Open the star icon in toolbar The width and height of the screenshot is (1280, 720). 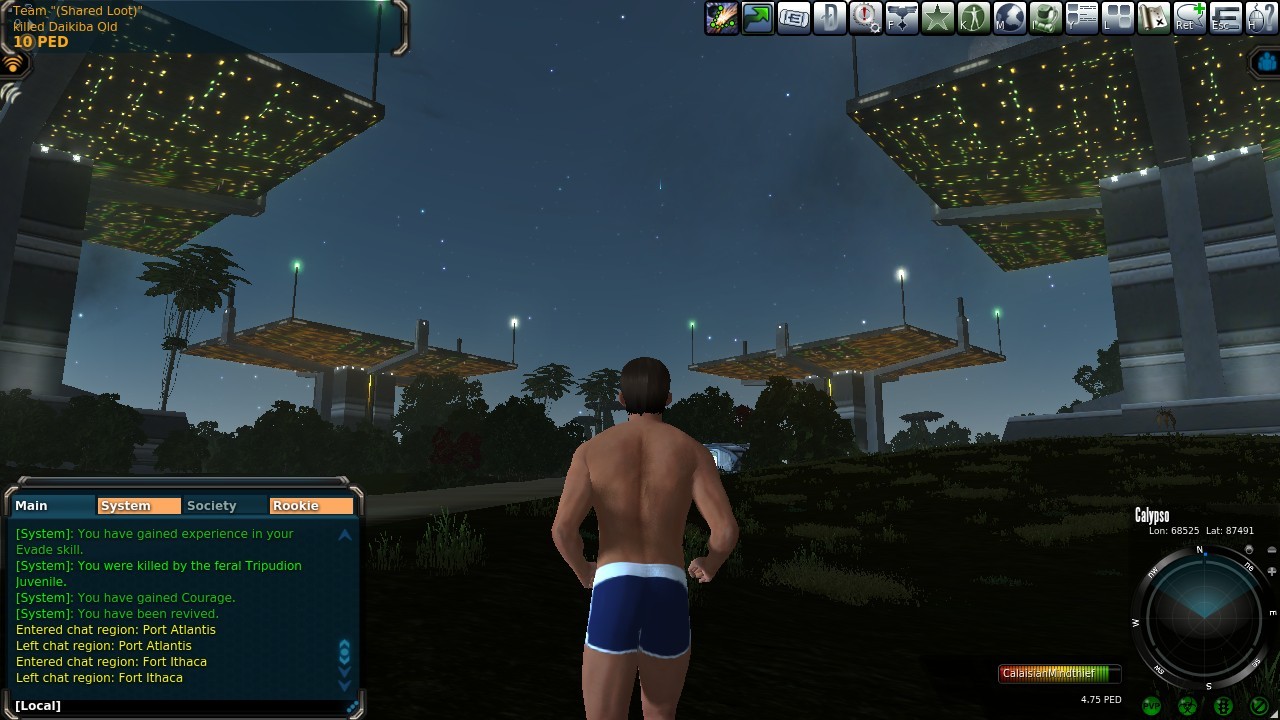tap(938, 18)
